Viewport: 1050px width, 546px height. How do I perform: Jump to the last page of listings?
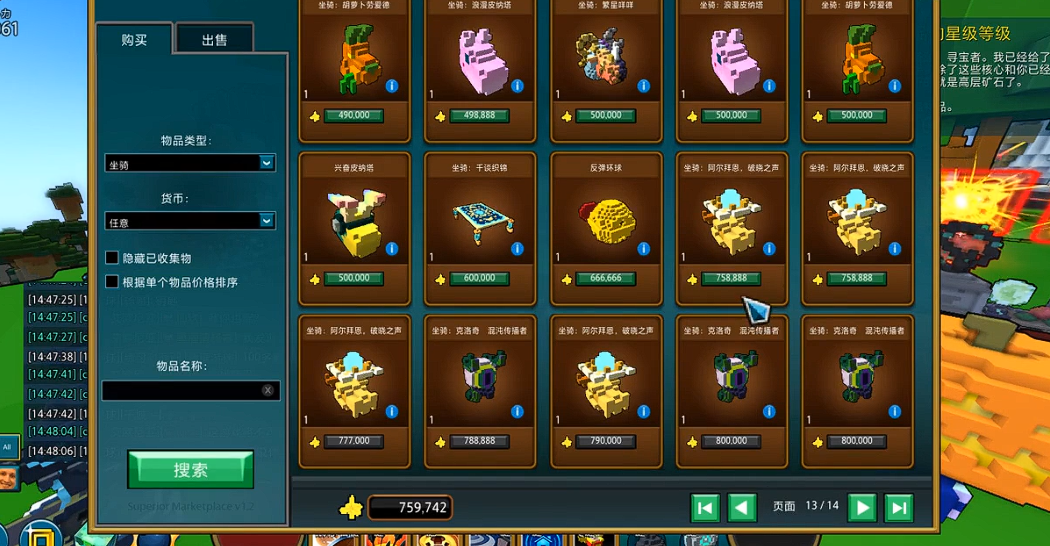[x=898, y=508]
